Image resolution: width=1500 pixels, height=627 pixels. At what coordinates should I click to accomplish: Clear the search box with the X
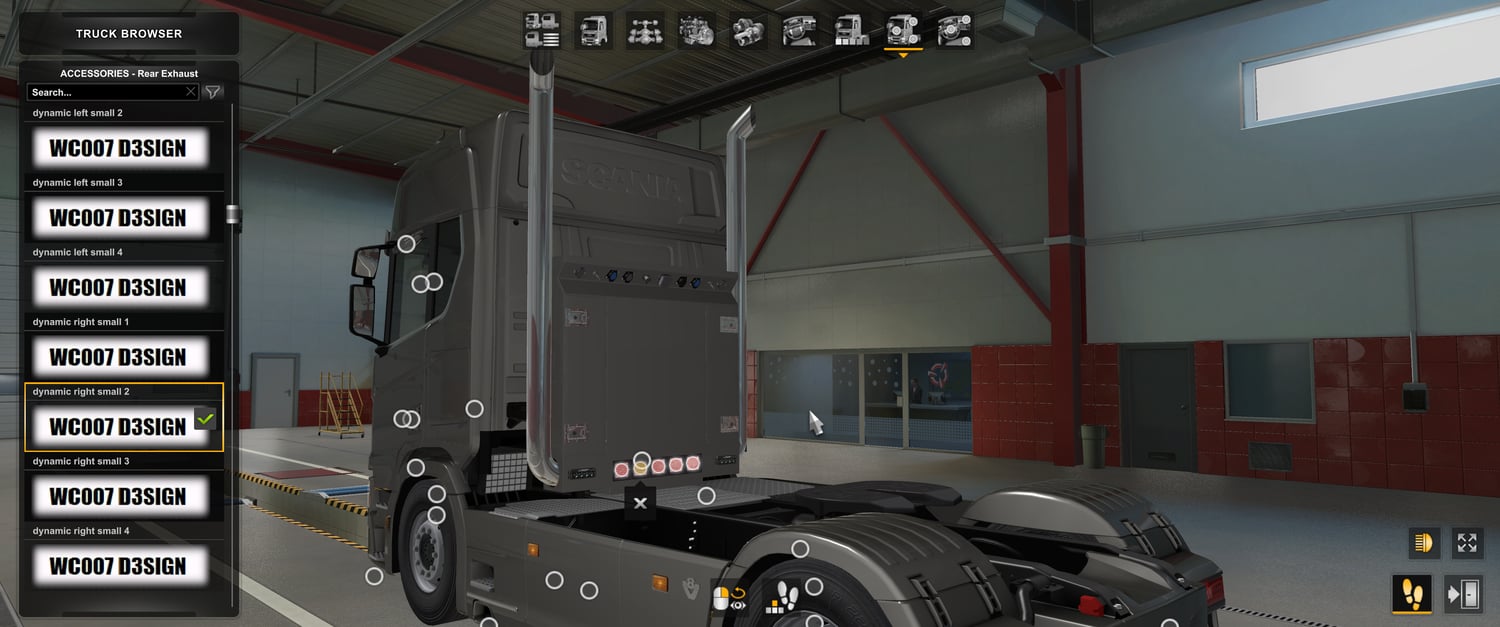pos(191,92)
